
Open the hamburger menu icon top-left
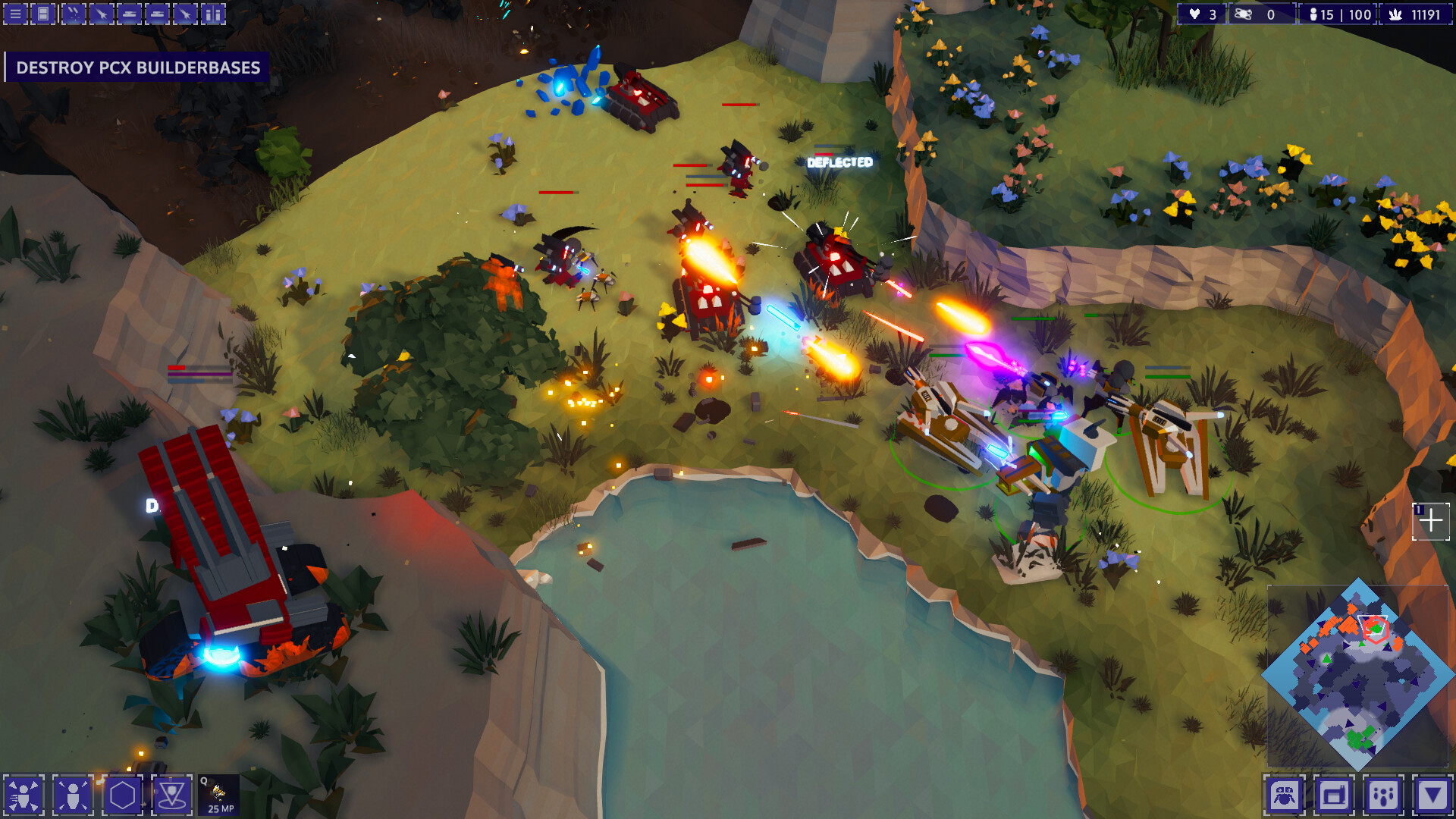tap(15, 14)
